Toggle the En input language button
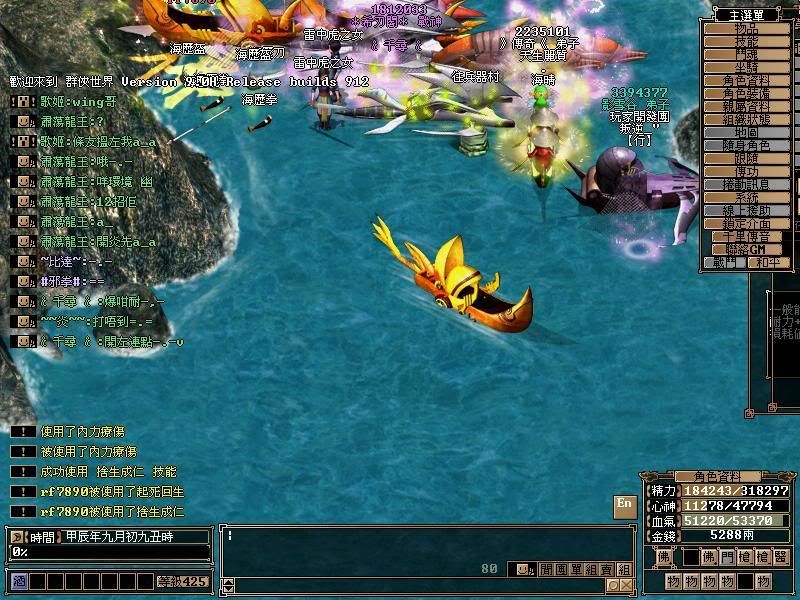This screenshot has width=800, height=600. coord(624,505)
